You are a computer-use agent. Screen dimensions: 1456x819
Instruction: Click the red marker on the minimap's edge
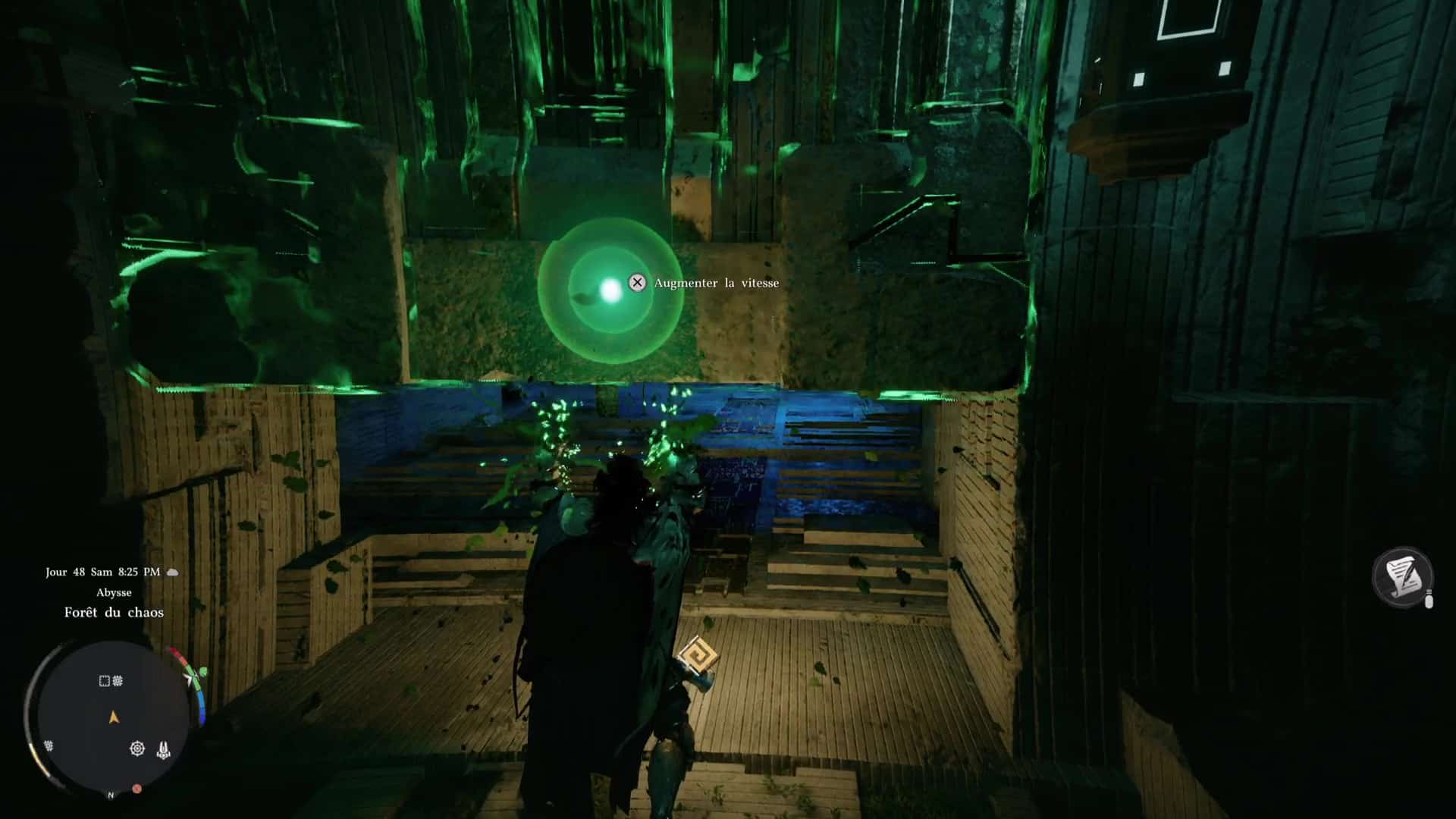coord(137,789)
